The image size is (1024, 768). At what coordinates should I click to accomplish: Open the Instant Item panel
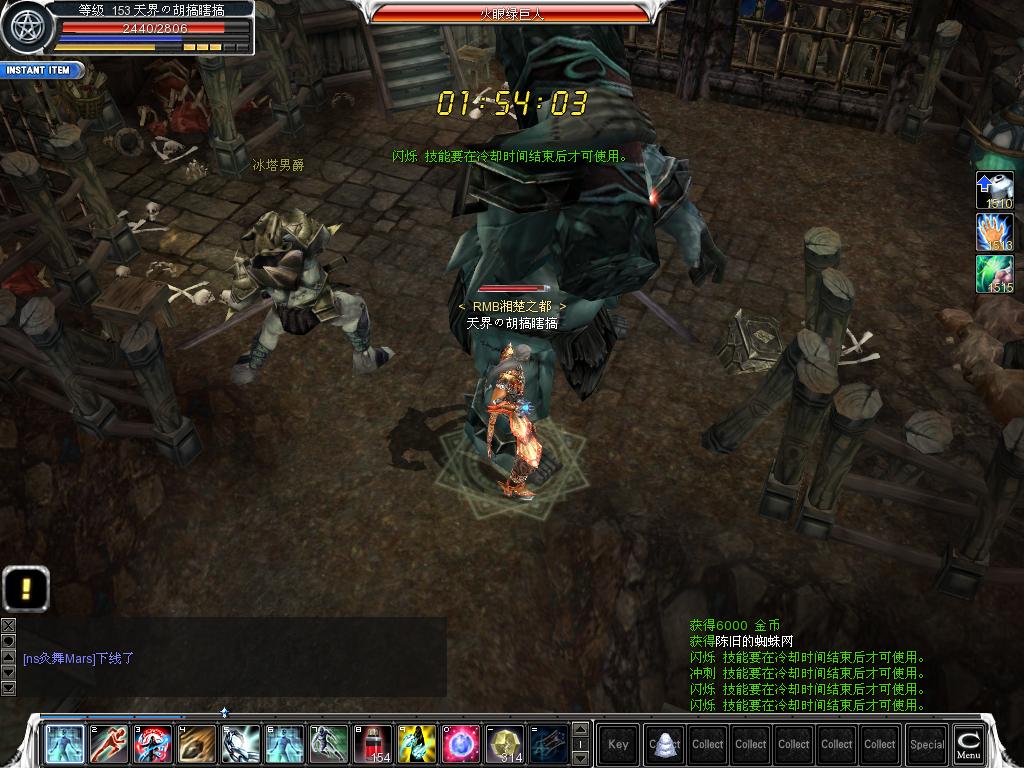click(40, 70)
